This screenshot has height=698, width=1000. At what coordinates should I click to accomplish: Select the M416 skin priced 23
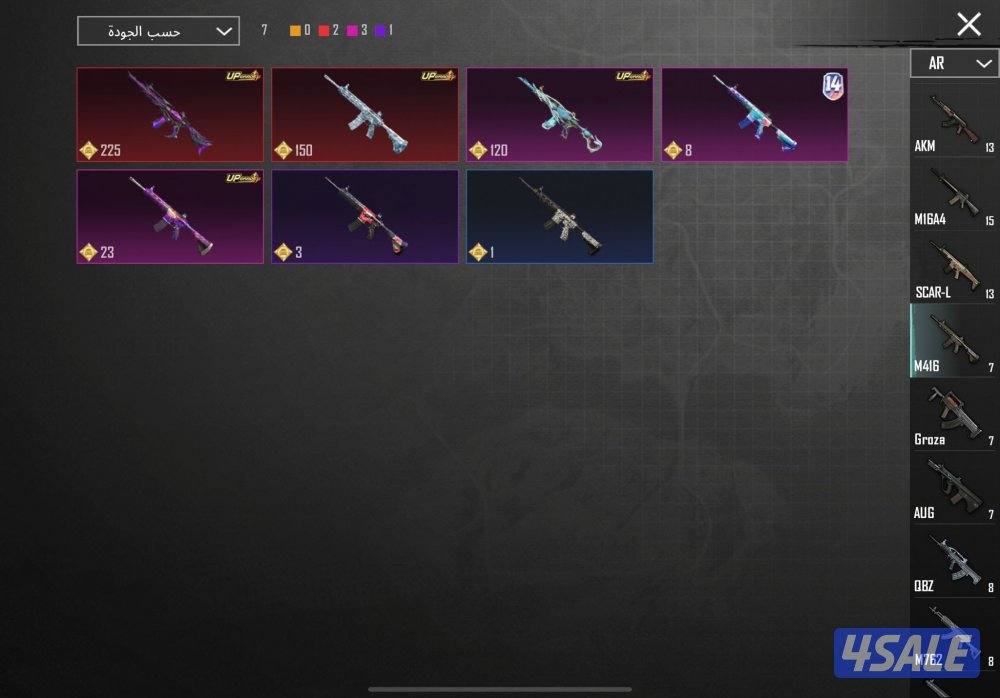(x=170, y=216)
